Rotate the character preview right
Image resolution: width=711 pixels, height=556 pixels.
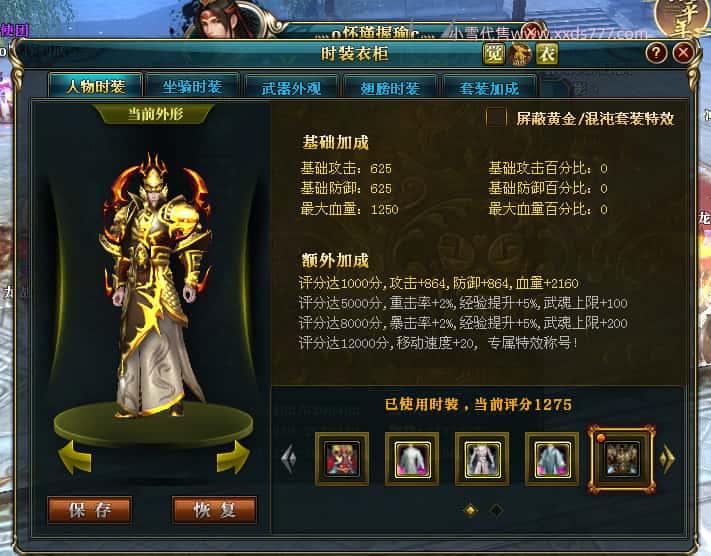(229, 457)
